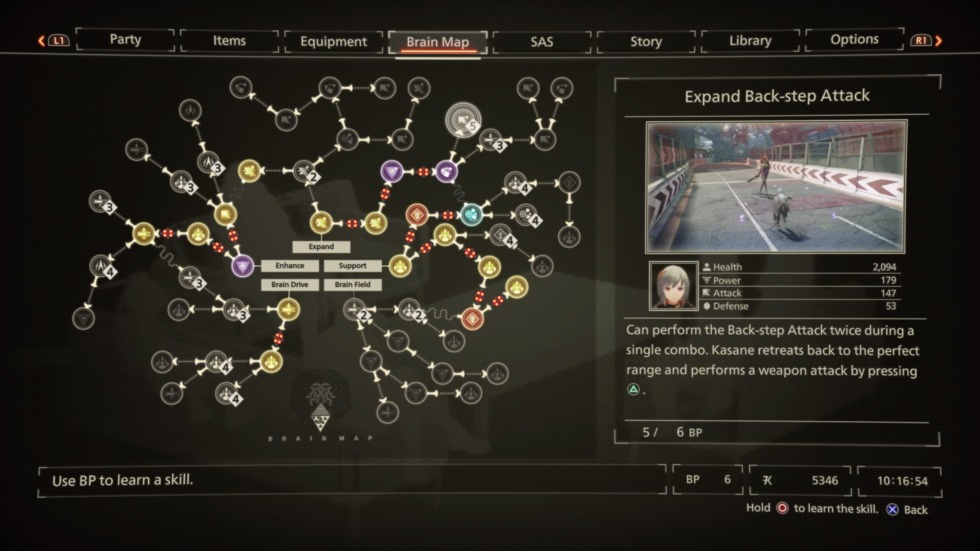Screen dimensions: 980x551
Task: Select the highlighted Expand Back-step Attack node
Action: point(462,122)
